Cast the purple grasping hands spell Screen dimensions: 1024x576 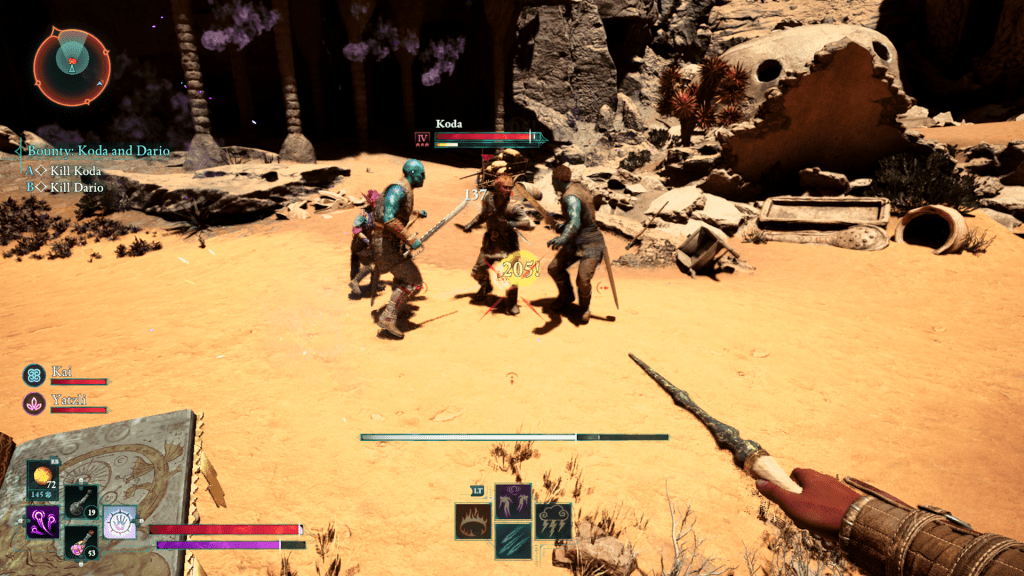(x=514, y=501)
